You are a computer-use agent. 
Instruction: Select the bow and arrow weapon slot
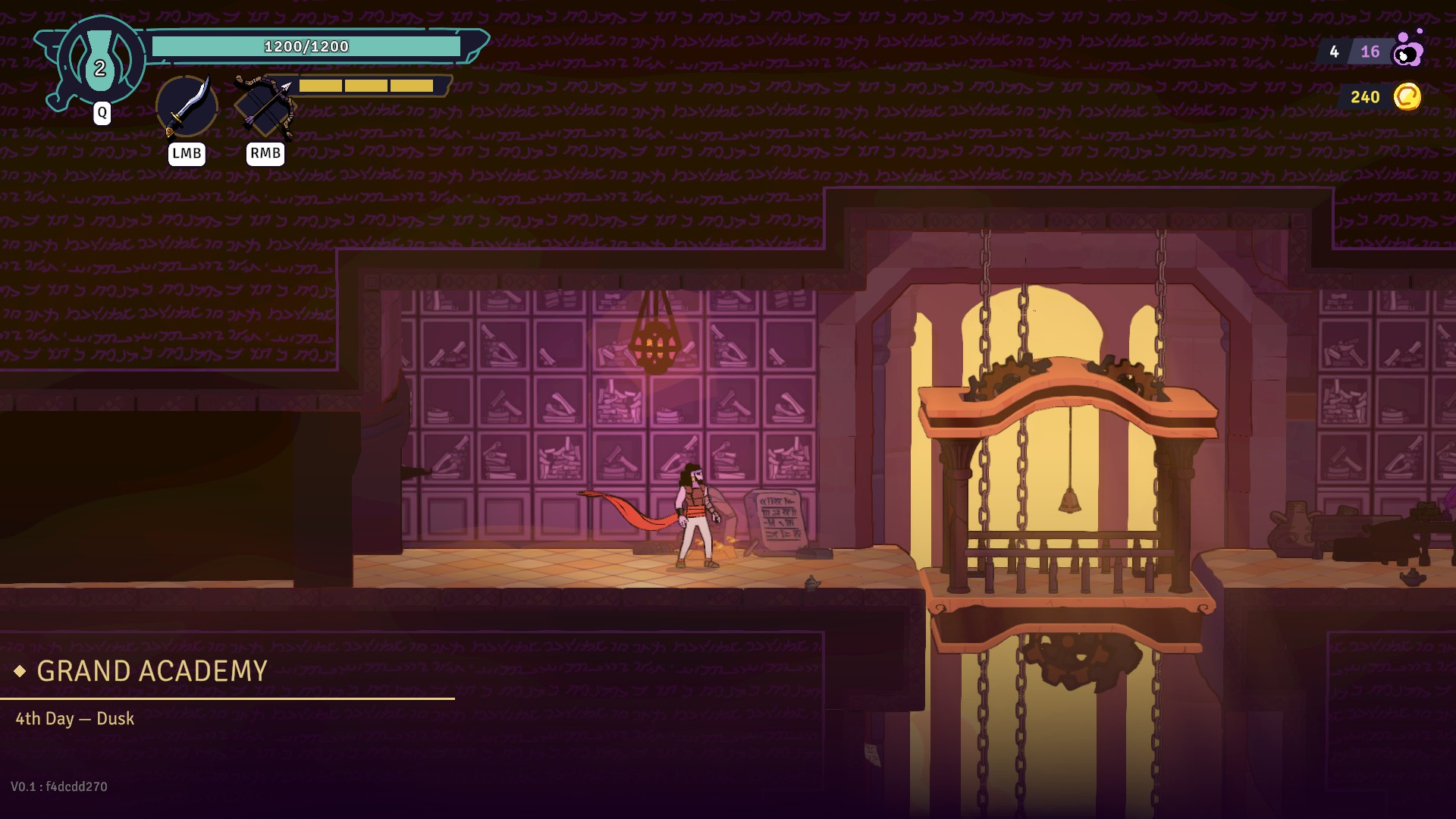265,106
